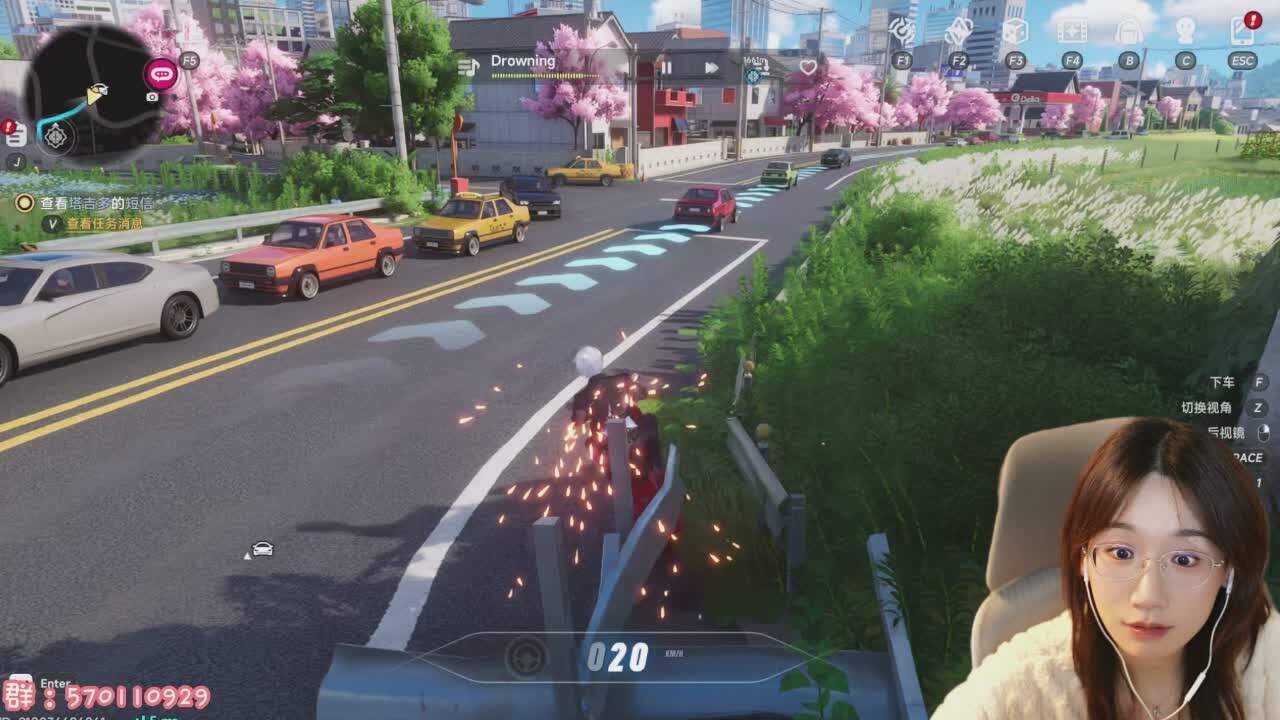1280x720 pixels.
Task: Open the quest log icon with red alert
Action: coord(15,135)
